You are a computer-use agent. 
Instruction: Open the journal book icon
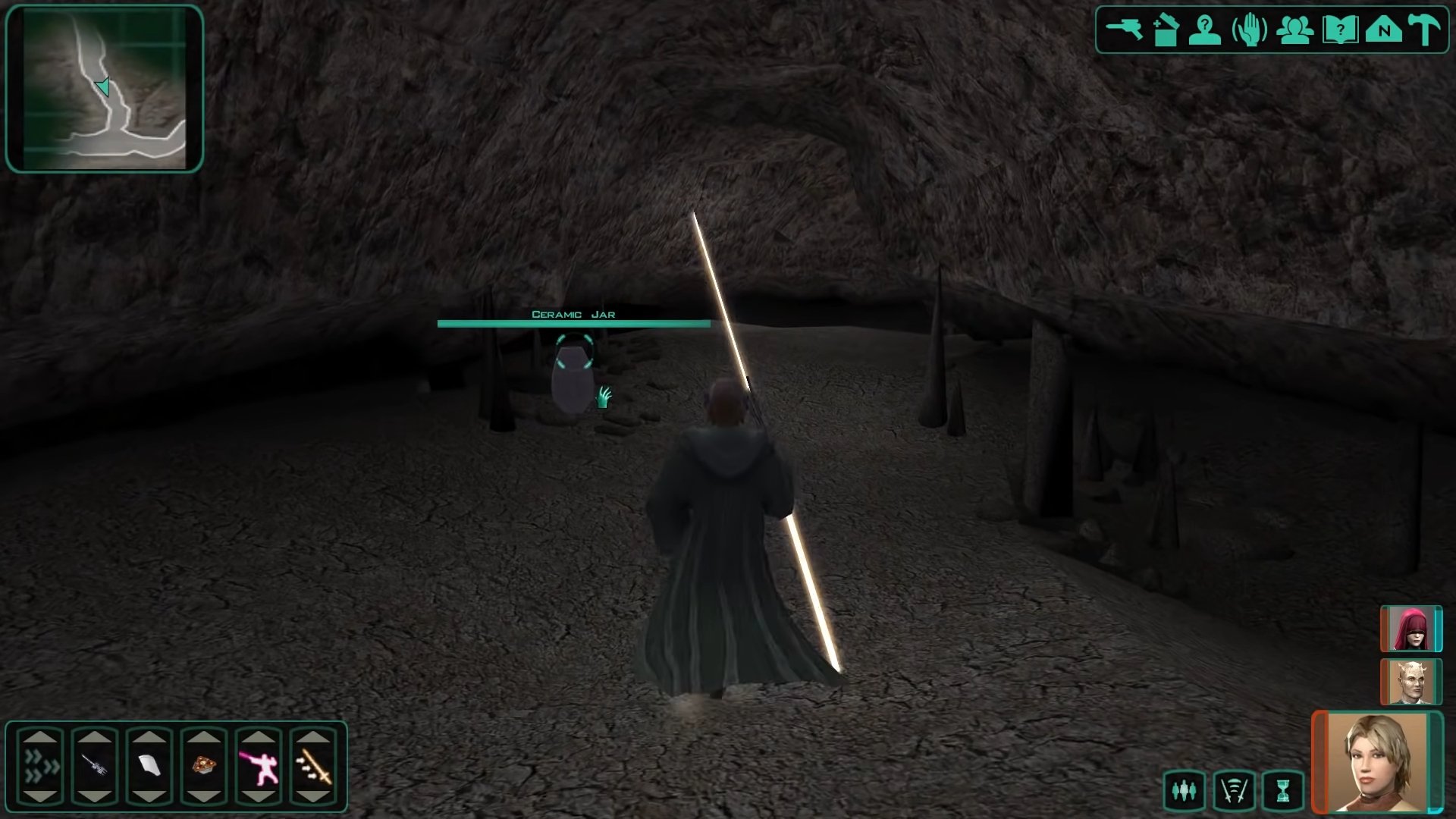tap(1339, 30)
